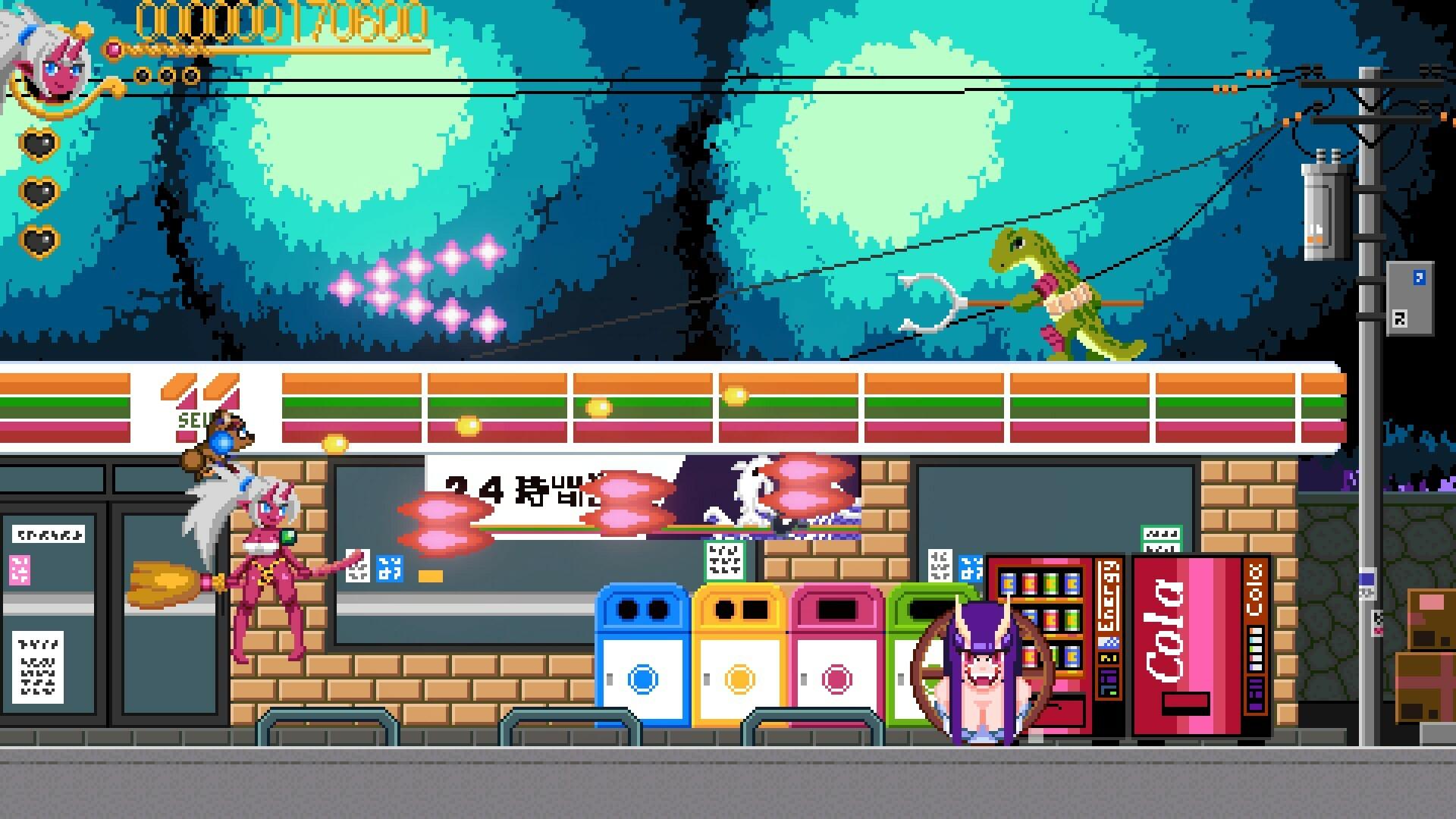Click the pink diamond bullet cluster

[x=421, y=288]
